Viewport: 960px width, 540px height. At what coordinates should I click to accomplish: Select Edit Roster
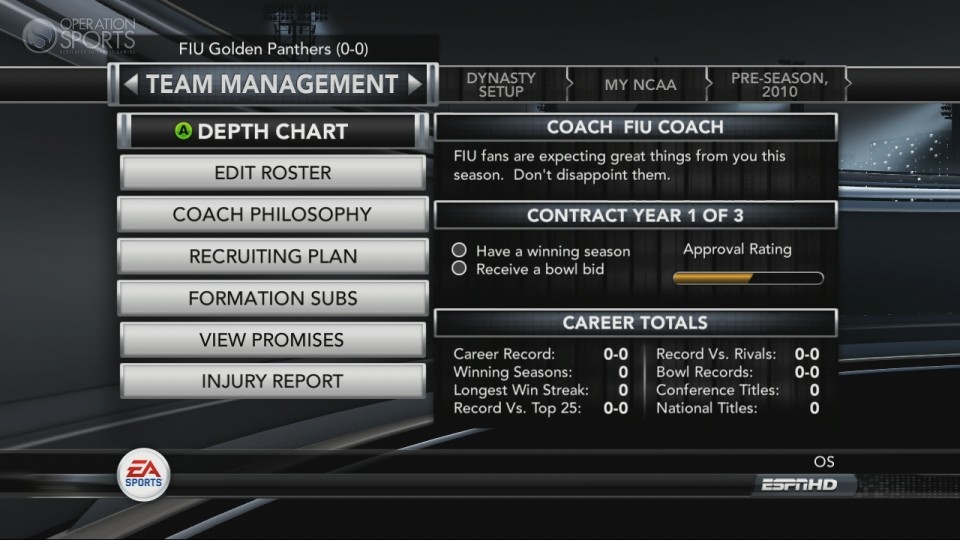272,173
